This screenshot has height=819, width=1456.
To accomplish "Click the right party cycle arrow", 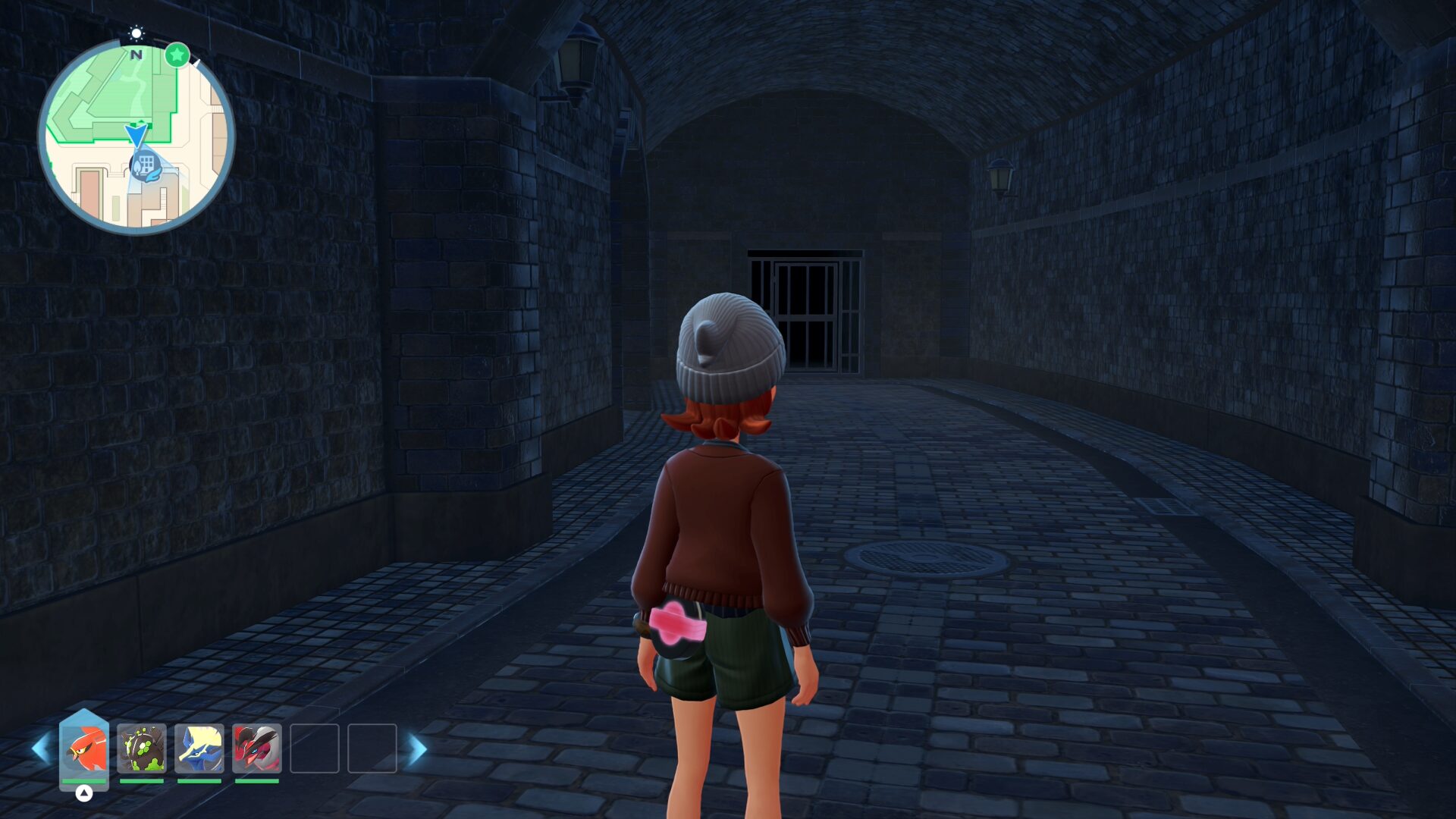I will click(x=418, y=749).
